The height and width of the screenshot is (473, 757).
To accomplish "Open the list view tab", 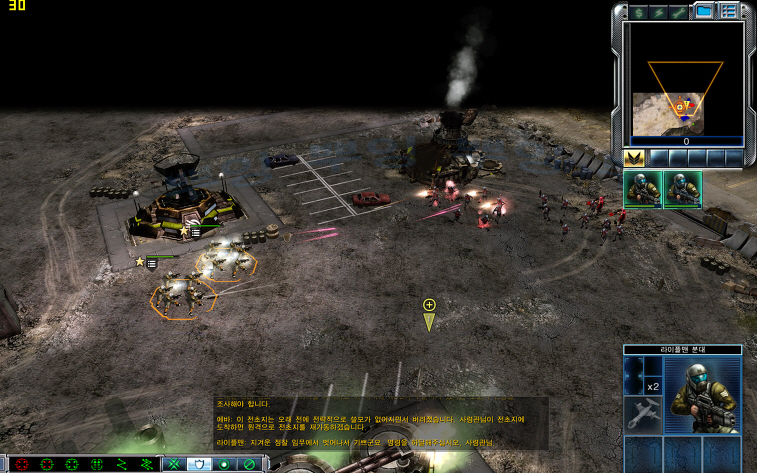I will click(x=729, y=12).
